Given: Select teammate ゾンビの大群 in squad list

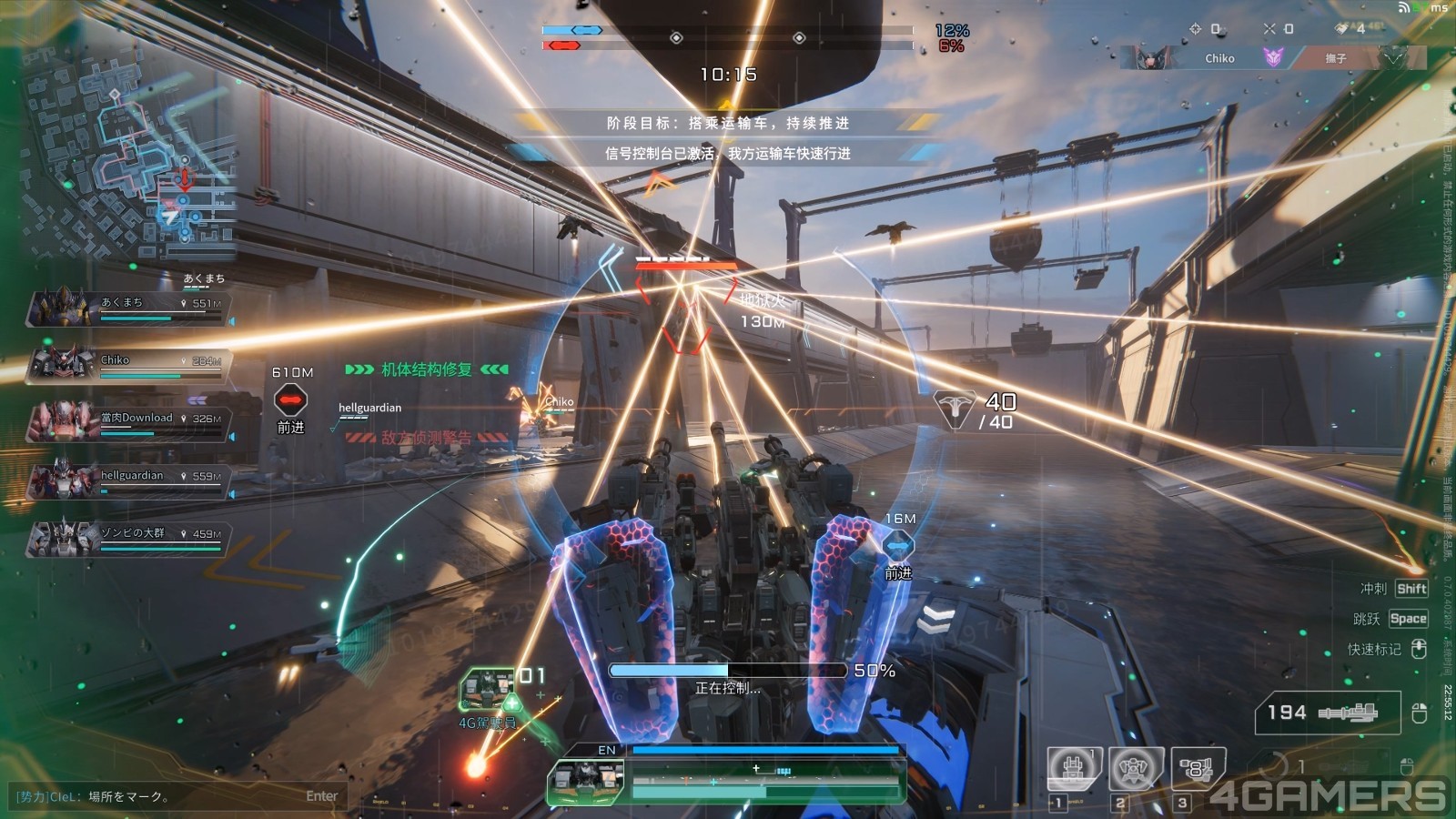Looking at the screenshot, I should [127, 538].
